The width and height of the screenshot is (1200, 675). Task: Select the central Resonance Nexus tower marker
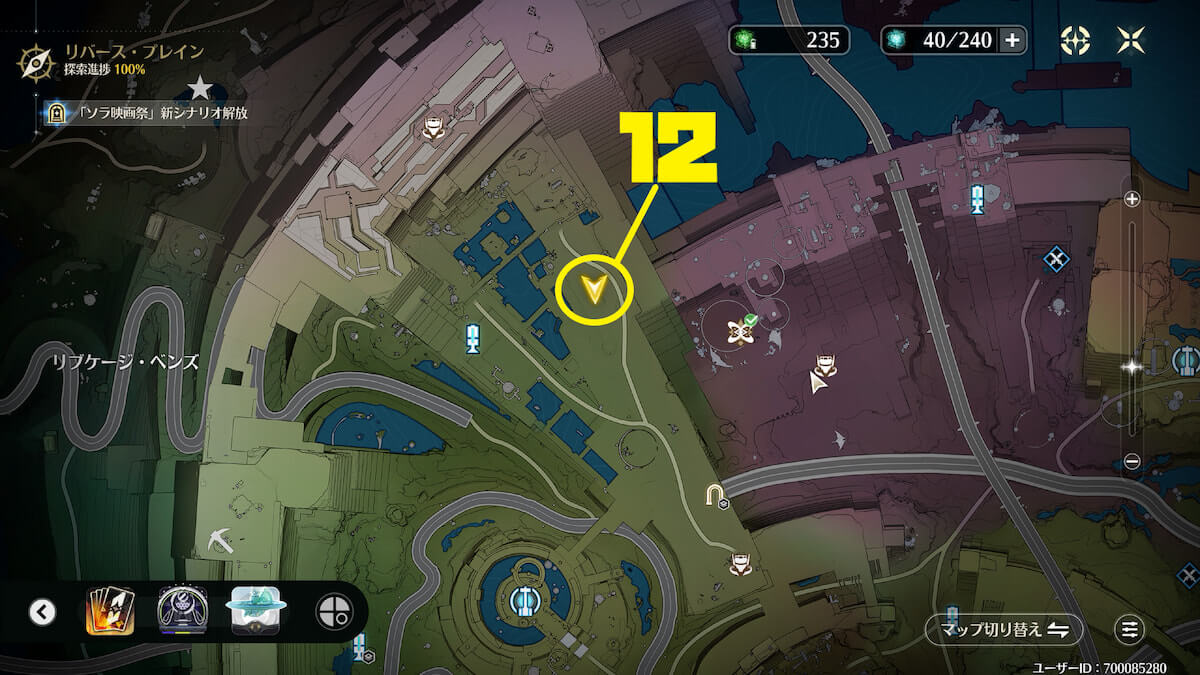[522, 600]
